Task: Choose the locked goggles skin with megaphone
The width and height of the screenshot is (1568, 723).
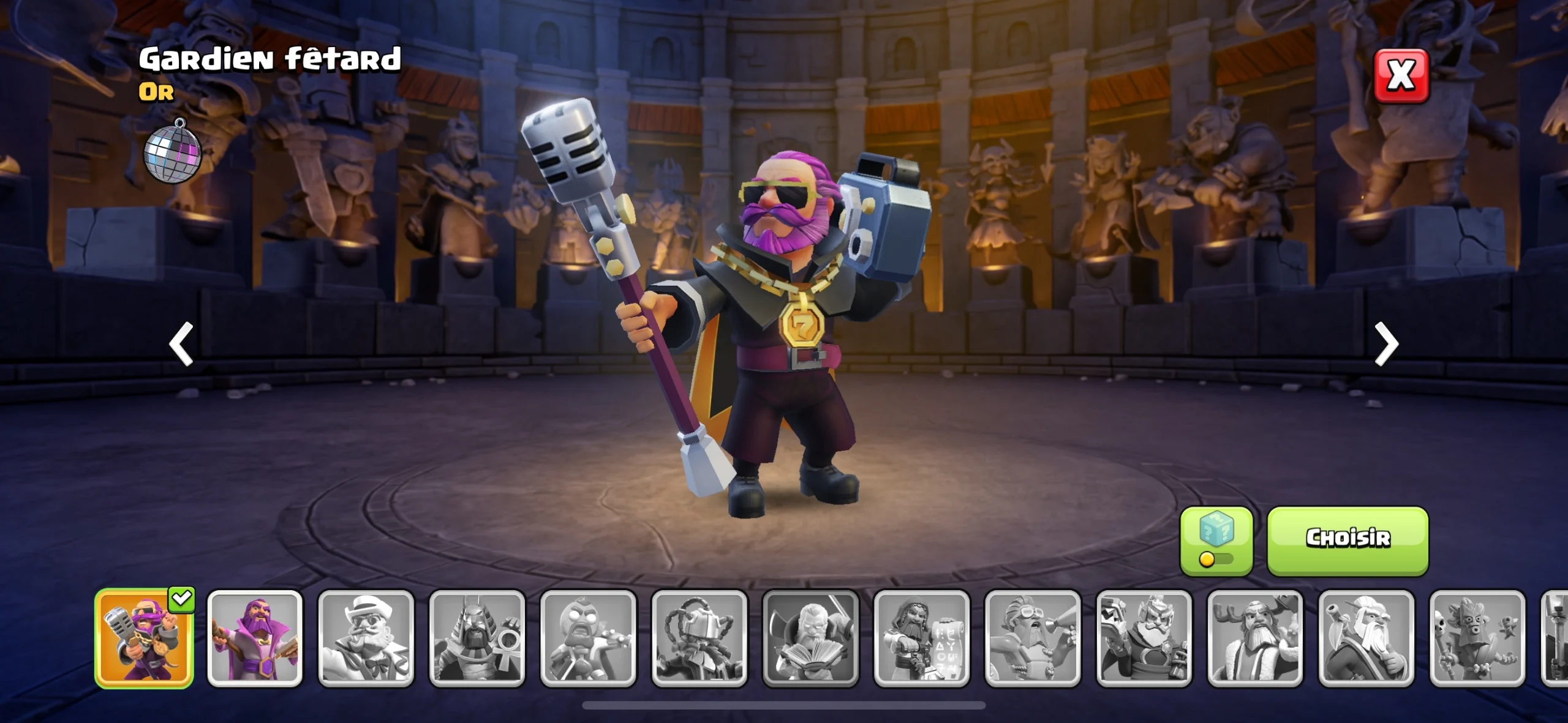Action: pyautogui.click(x=1033, y=639)
